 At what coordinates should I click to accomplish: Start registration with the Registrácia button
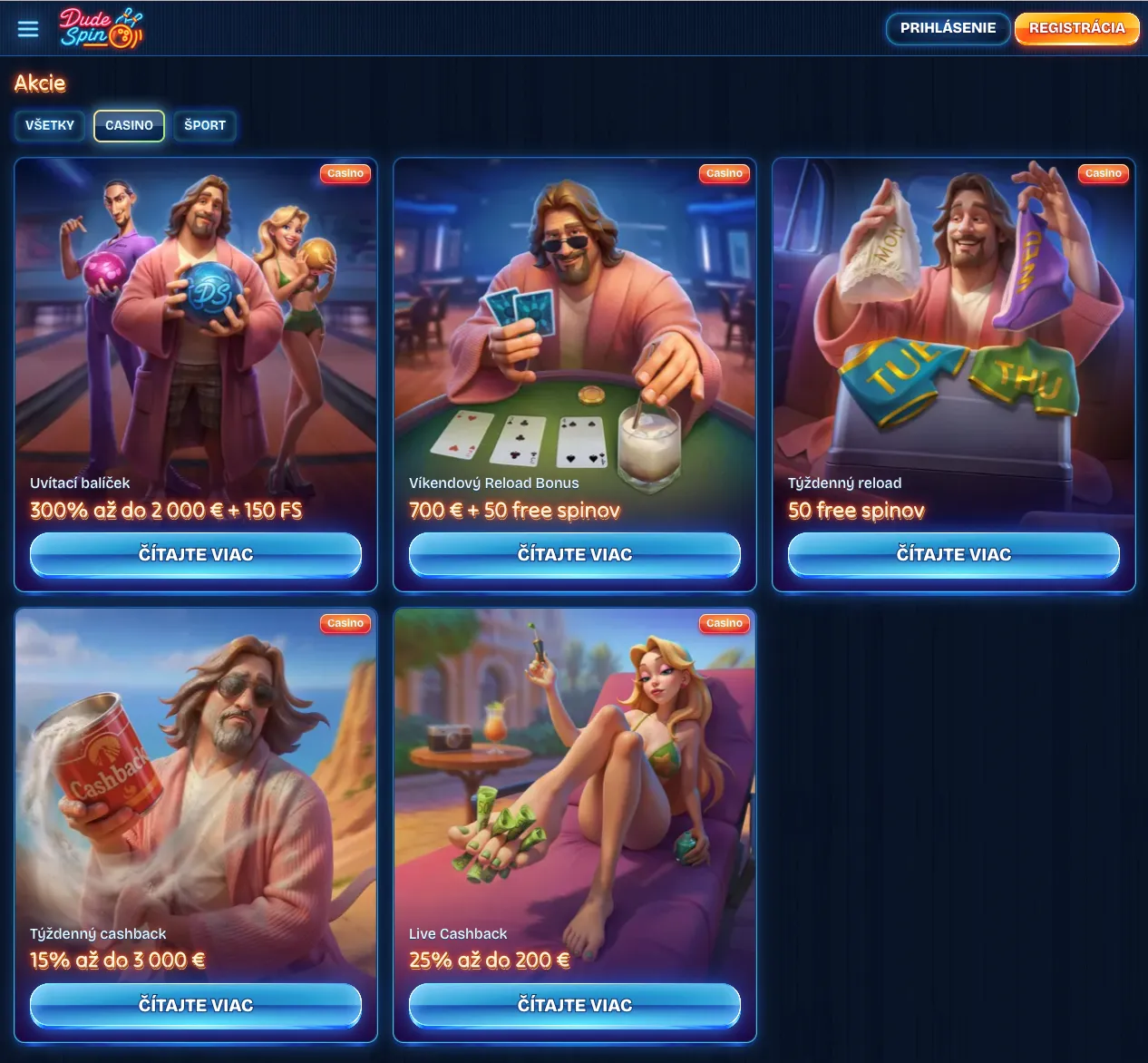point(1076,28)
